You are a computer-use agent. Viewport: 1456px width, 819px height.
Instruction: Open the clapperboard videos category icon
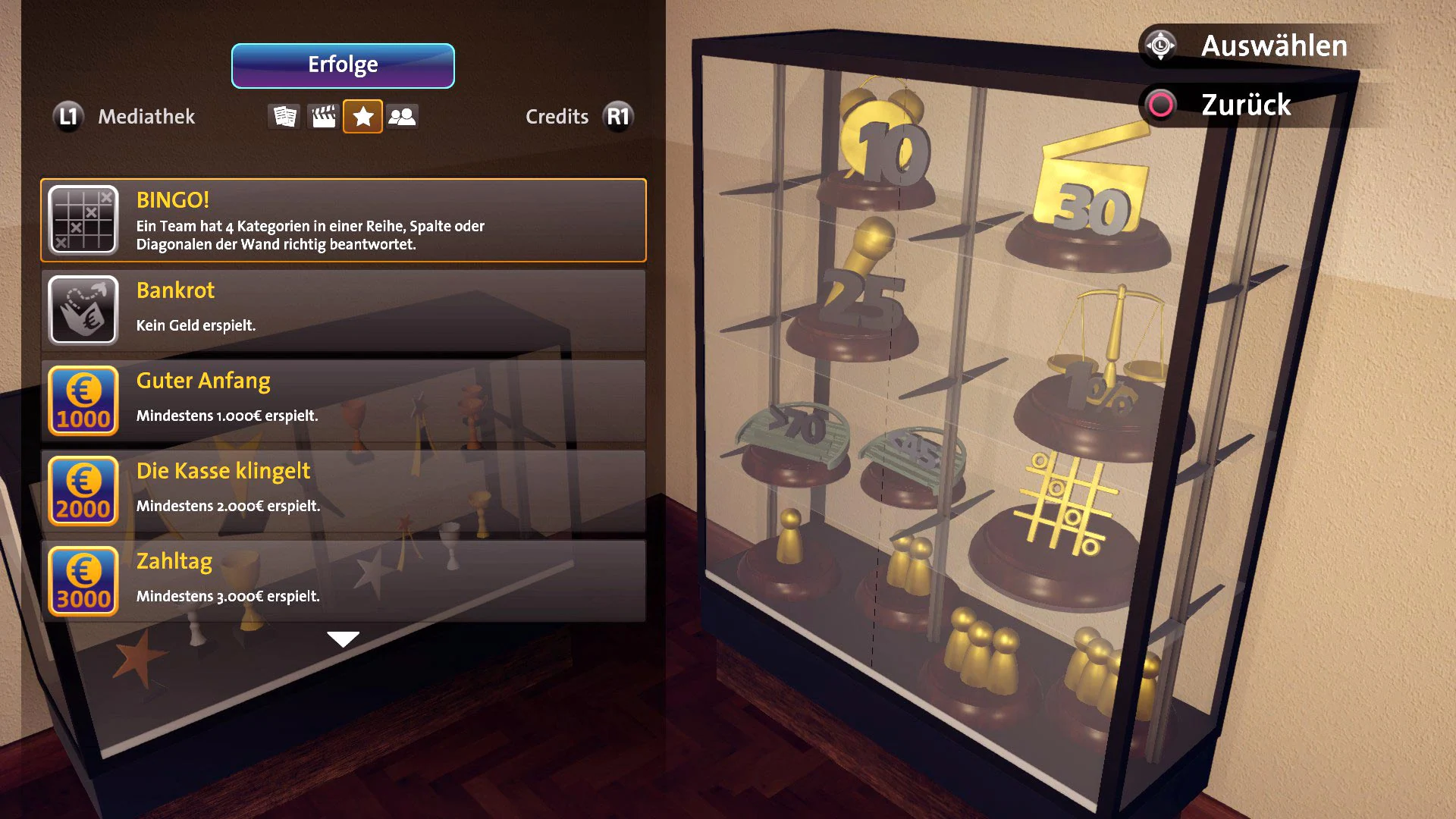[323, 116]
